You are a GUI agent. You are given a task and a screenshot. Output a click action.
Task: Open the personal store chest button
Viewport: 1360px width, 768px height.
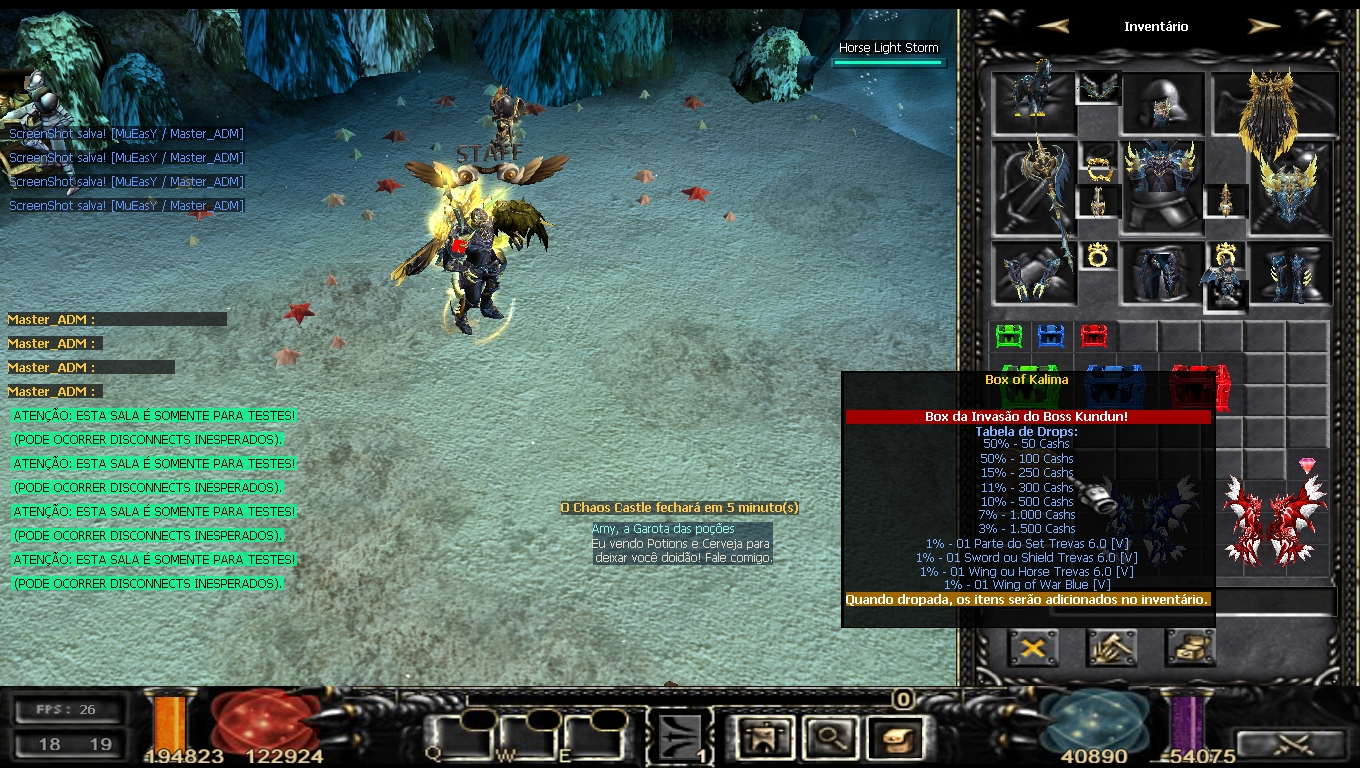pos(1190,648)
